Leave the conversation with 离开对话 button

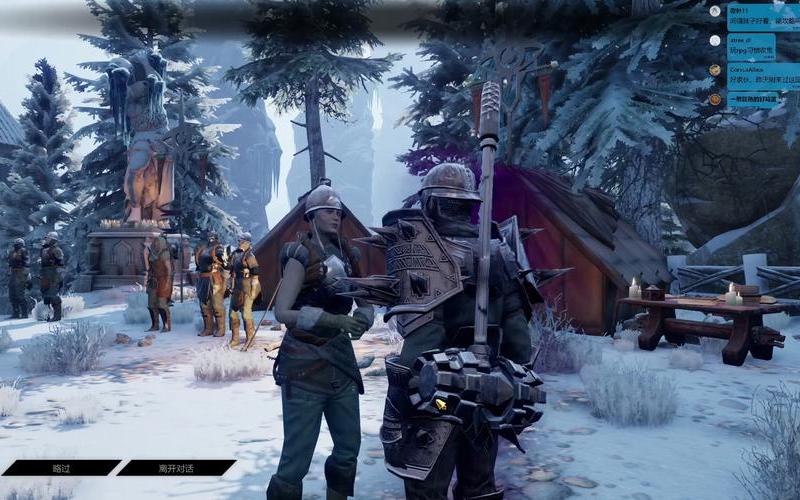tap(175, 467)
